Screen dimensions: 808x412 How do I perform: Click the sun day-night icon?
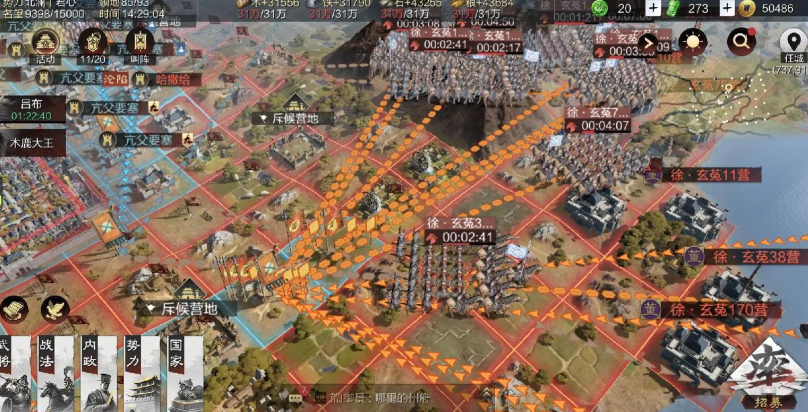tap(692, 42)
